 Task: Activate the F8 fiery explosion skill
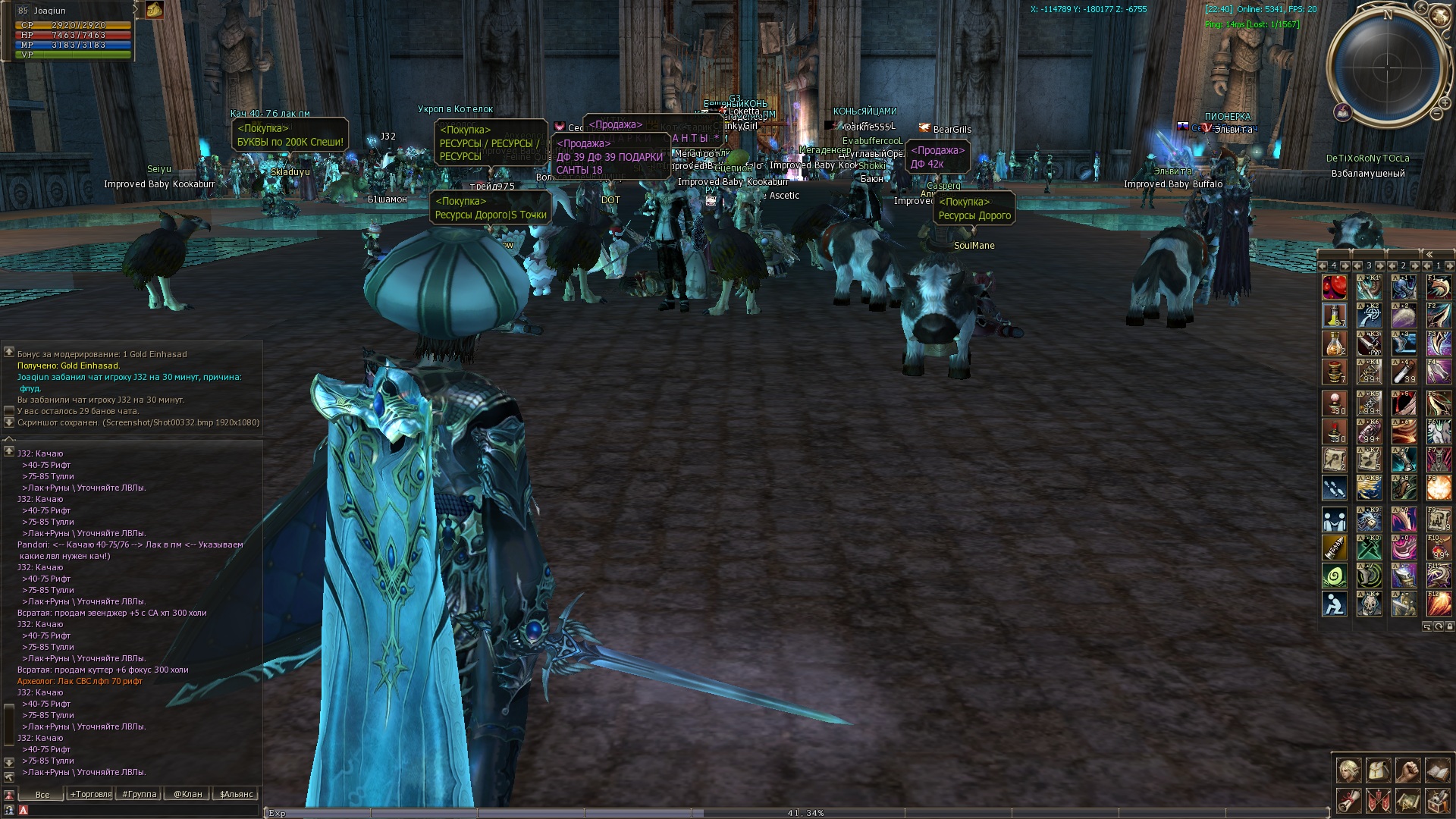click(1439, 488)
